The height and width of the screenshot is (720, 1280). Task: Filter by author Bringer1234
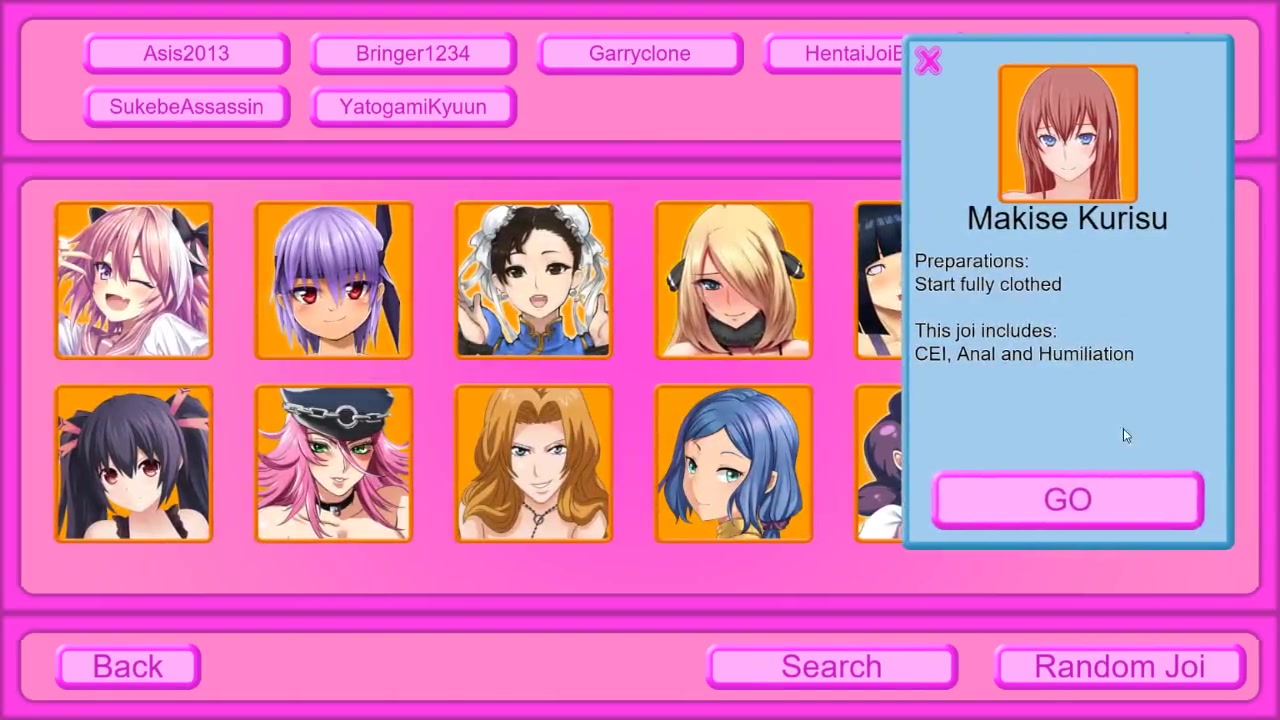(413, 54)
